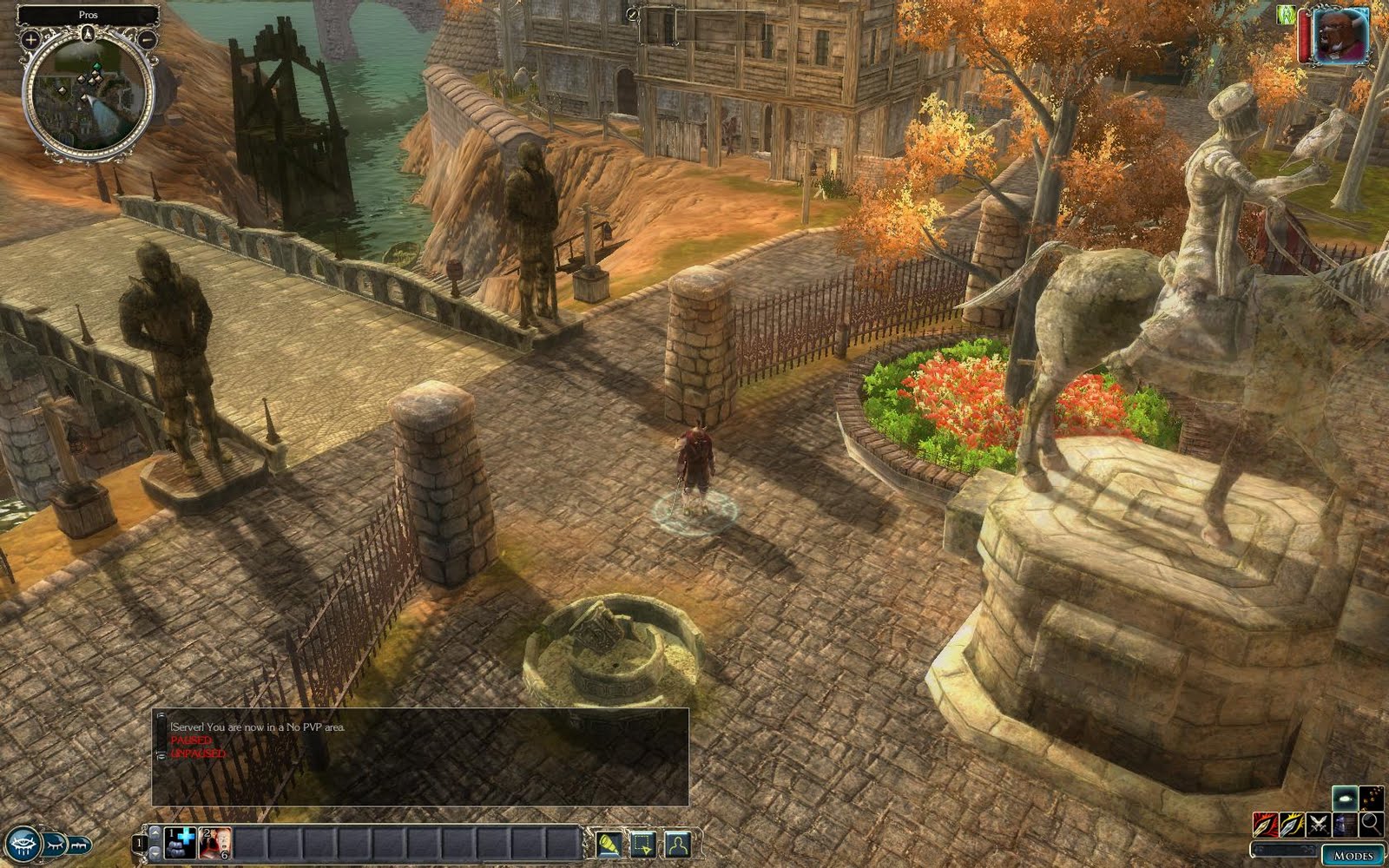Toggle the yellow glowing blade mode
This screenshot has width=1389, height=868.
pyautogui.click(x=1292, y=824)
